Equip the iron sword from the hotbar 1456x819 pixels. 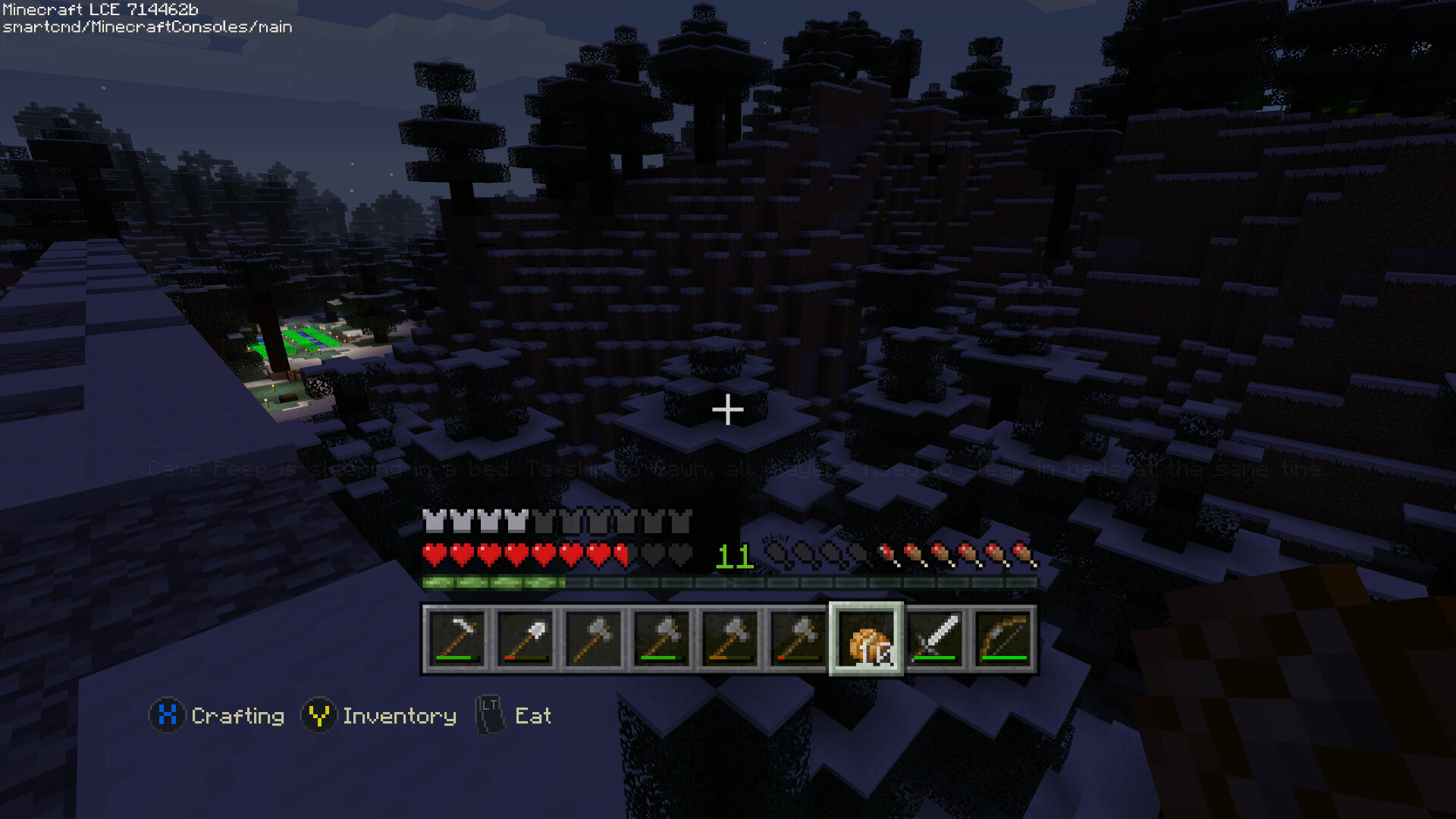coord(934,638)
